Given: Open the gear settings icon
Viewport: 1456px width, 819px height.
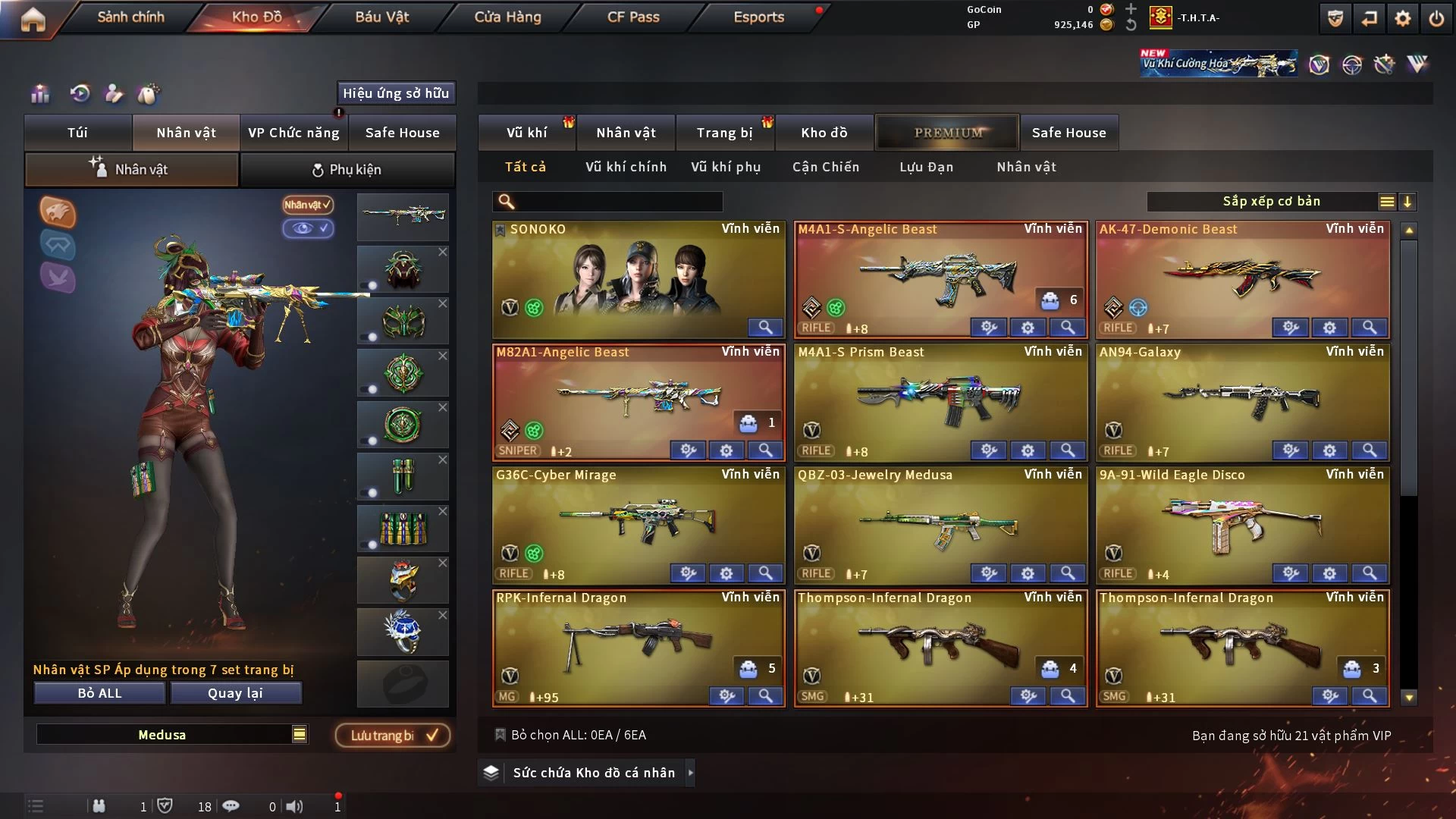Looking at the screenshot, I should click(1403, 18).
